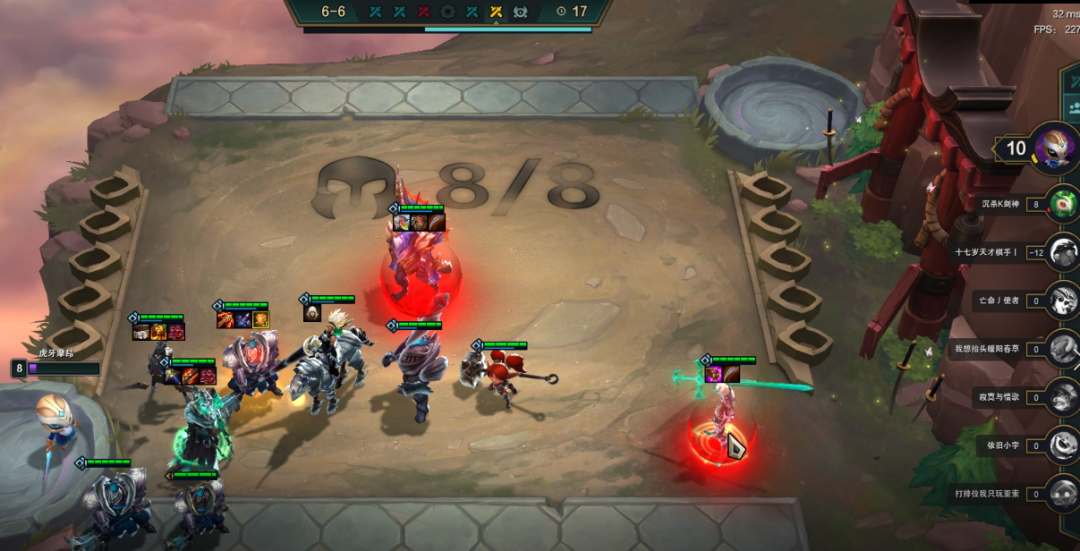1080x551 pixels.
Task: Click the monster face round icon in stage tracker
Action: (x=520, y=12)
